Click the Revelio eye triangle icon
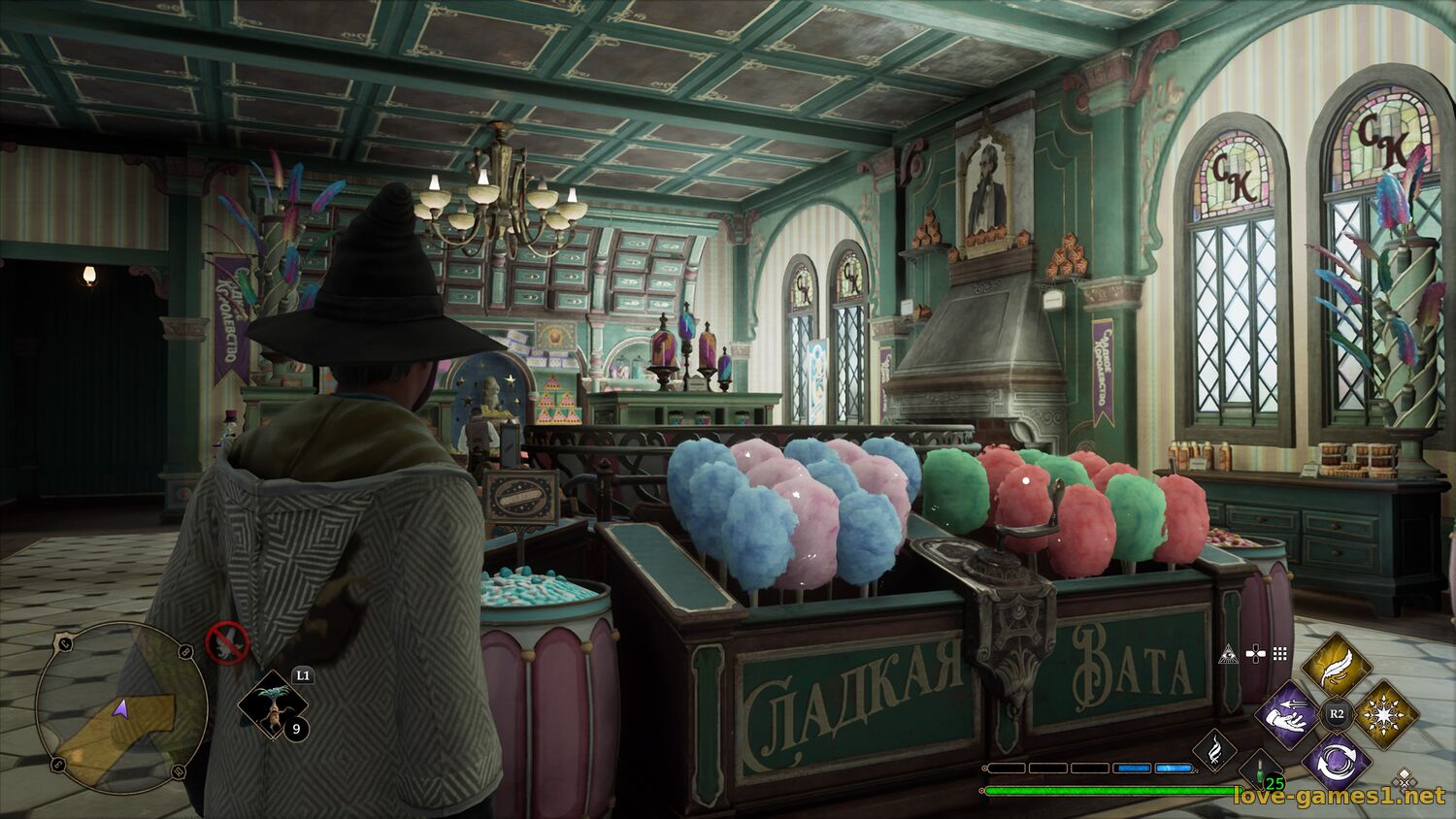Viewport: 1456px width, 819px height. [1229, 654]
